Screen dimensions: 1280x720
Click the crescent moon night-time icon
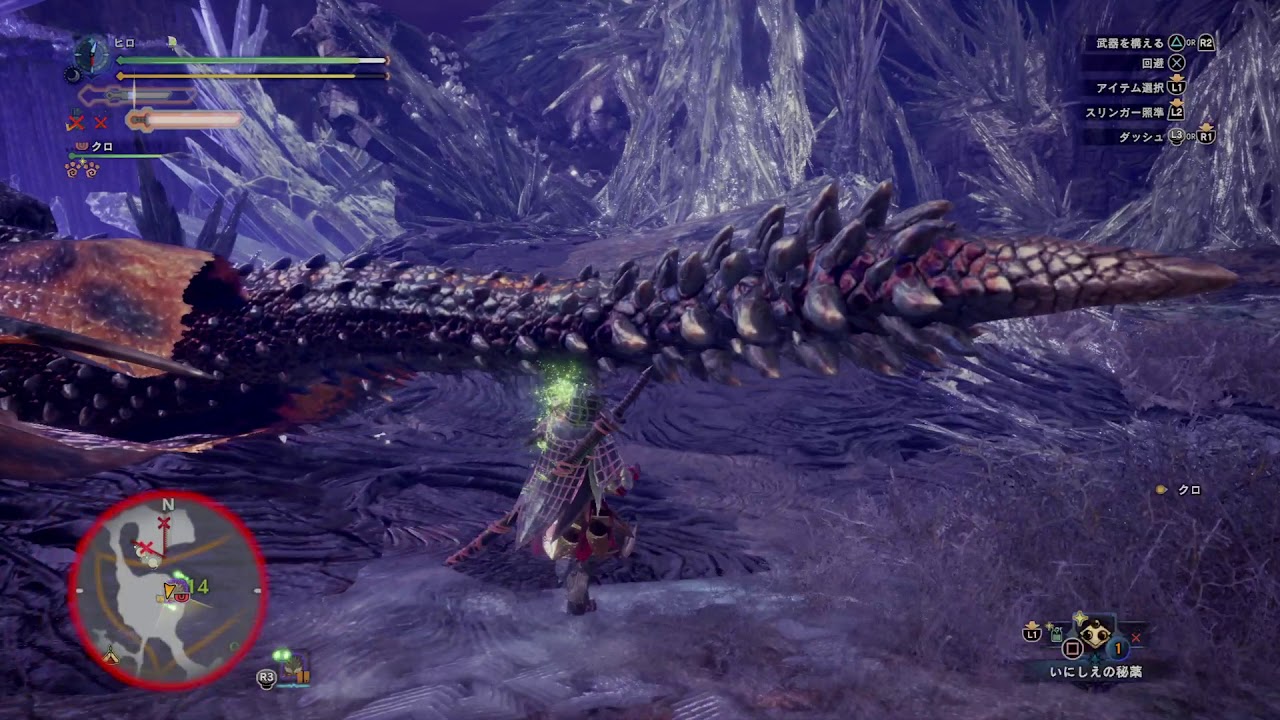pos(72,75)
